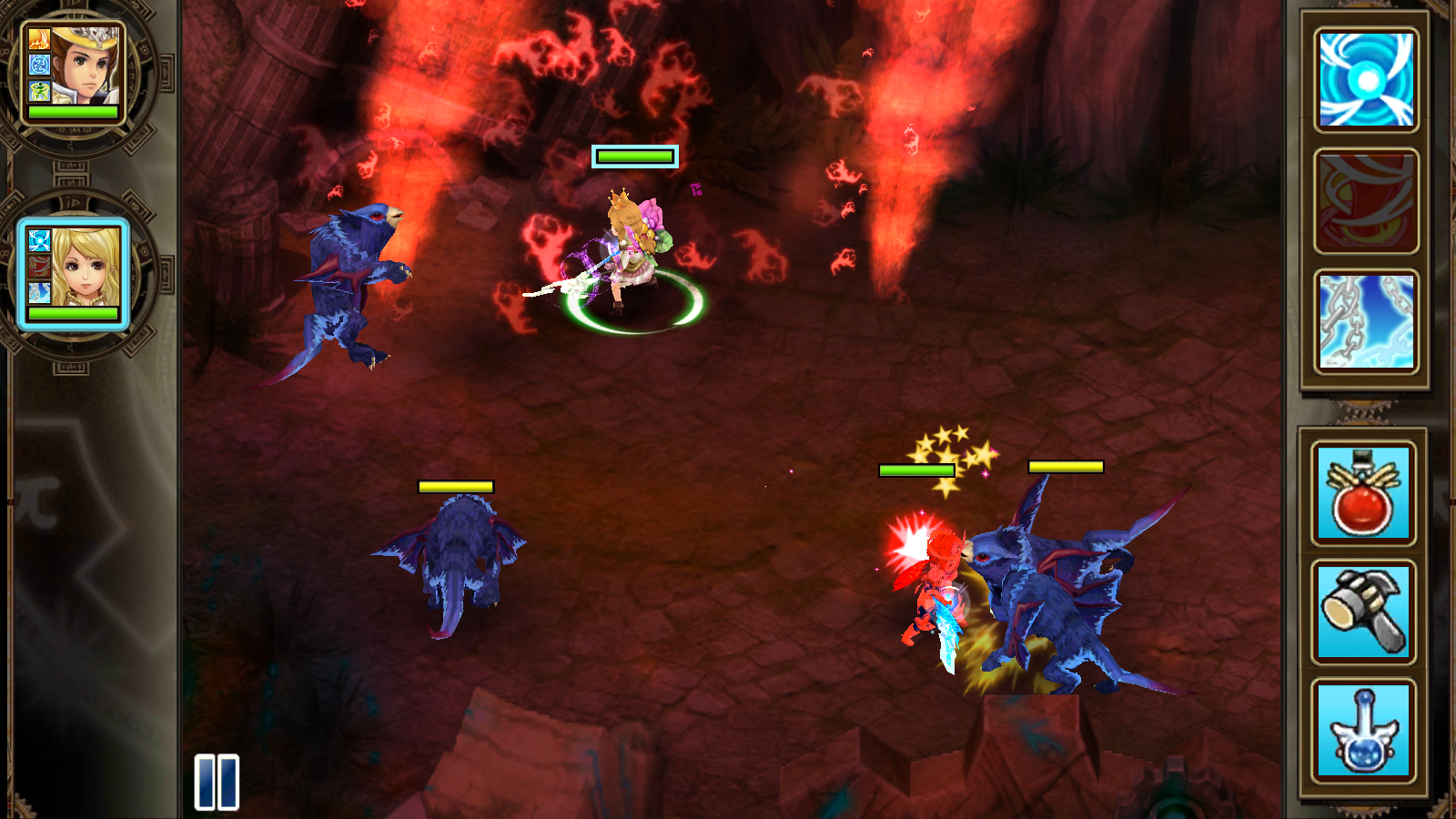Pause the game

[217, 782]
